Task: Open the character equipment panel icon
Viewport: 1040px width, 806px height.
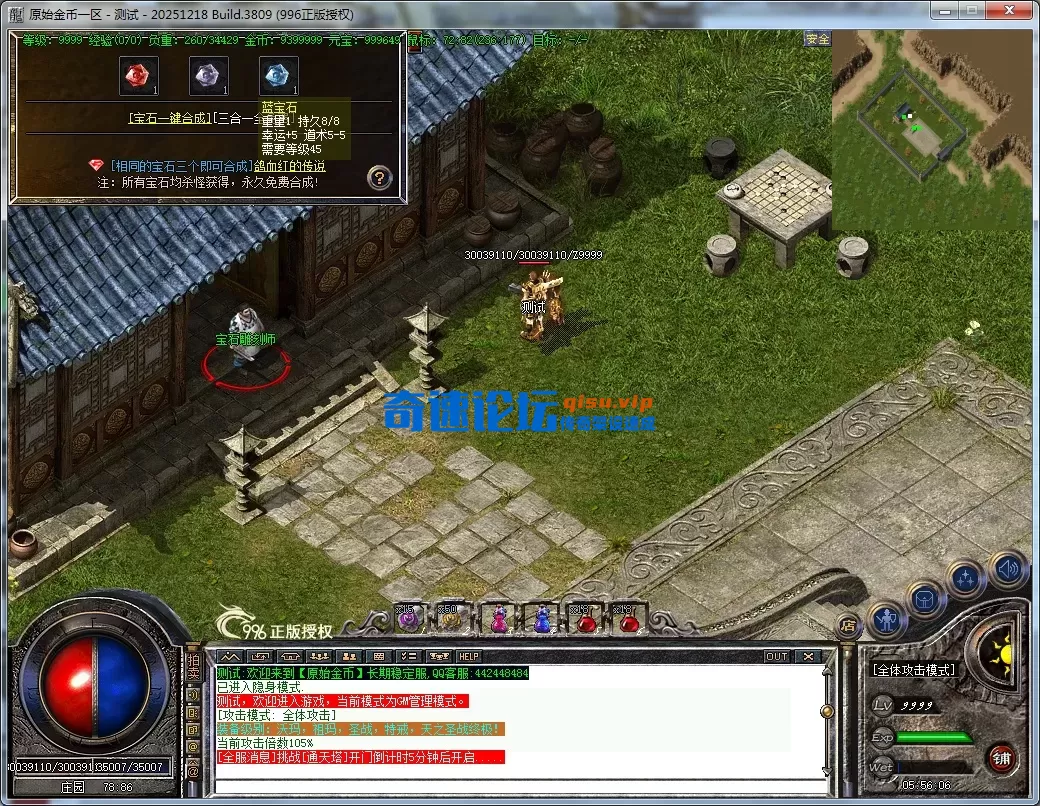Action: click(887, 621)
